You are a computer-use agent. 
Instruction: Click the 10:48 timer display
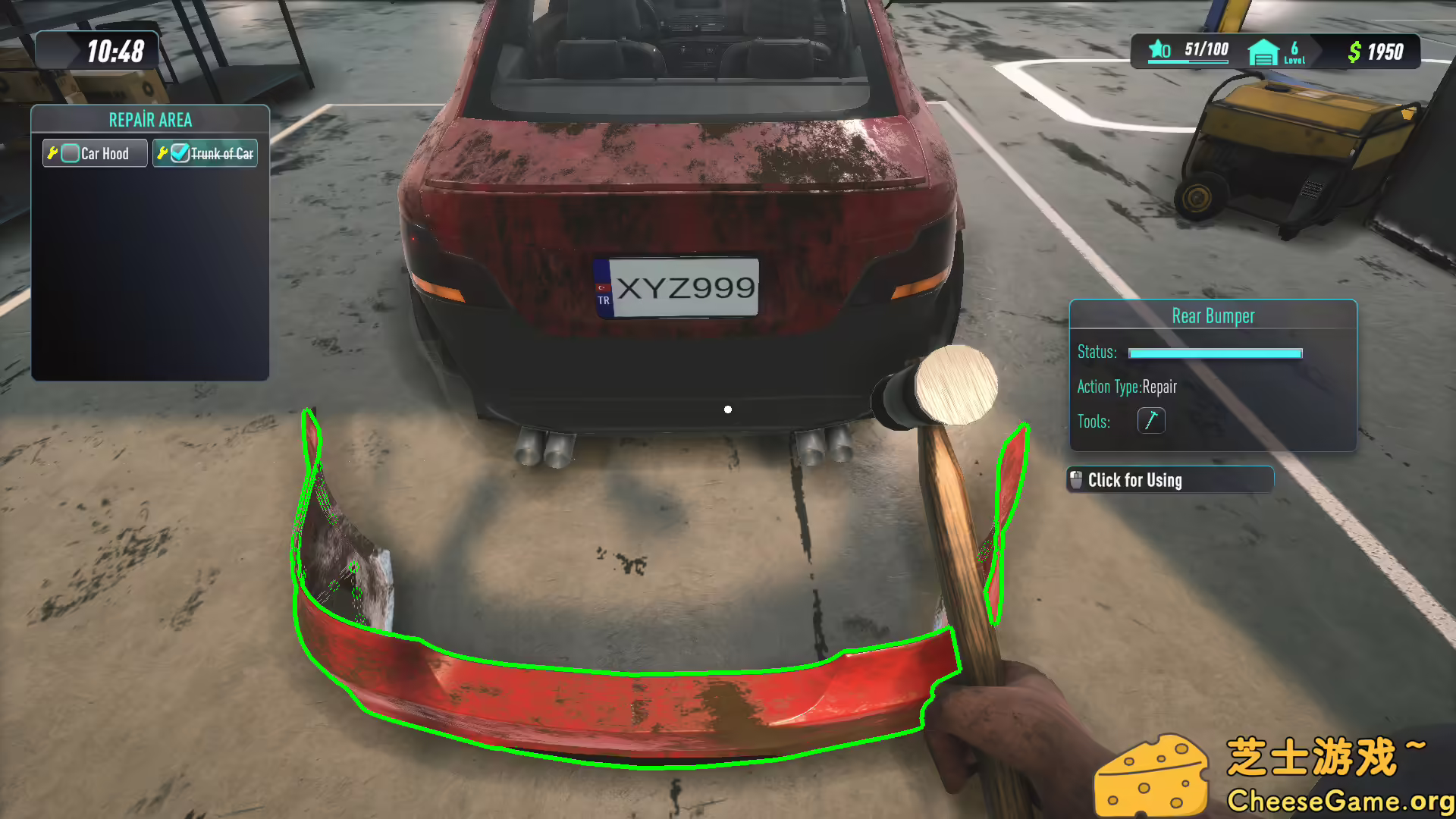coord(118,52)
